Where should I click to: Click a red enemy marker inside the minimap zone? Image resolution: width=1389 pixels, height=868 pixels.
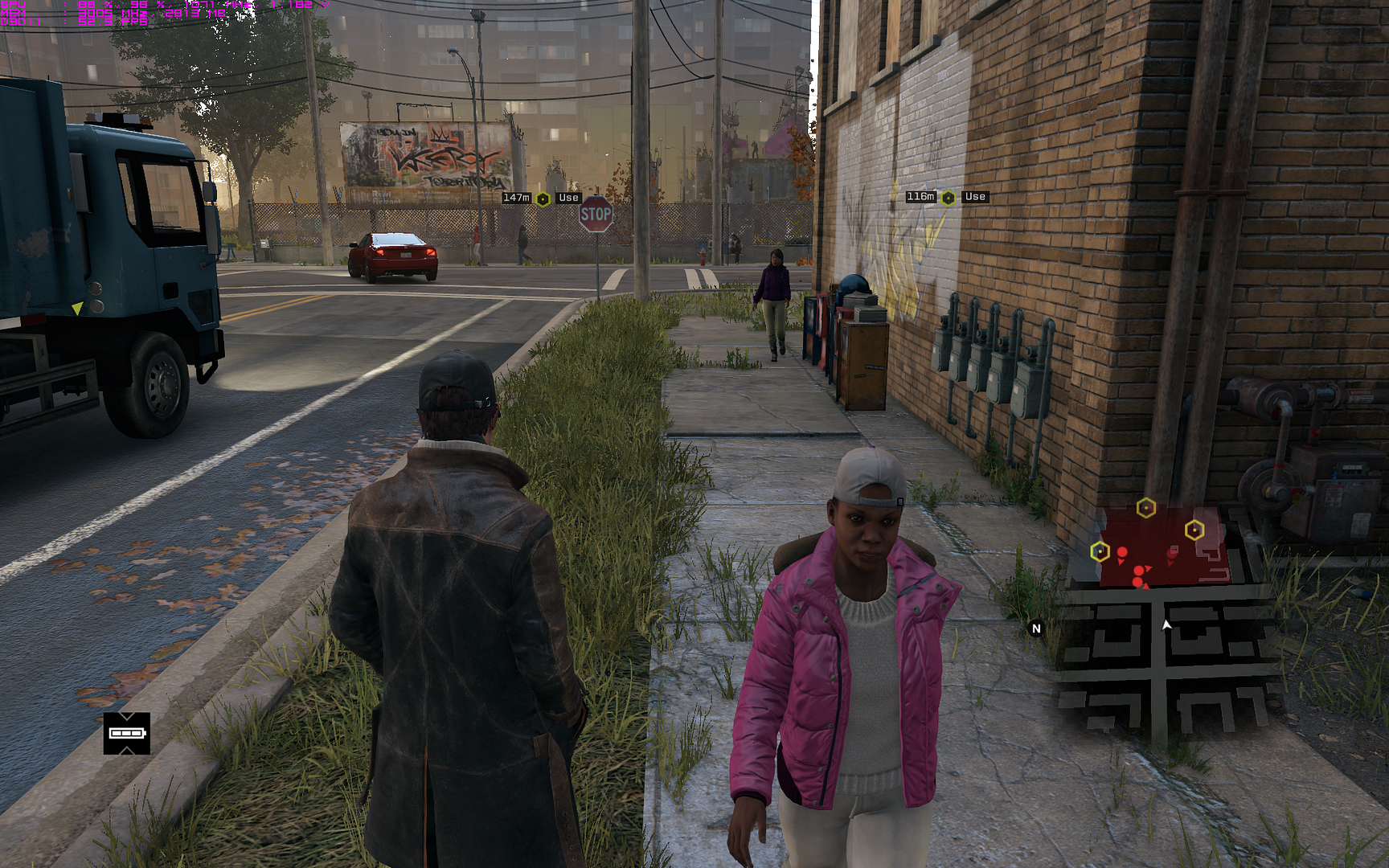coord(1122,552)
